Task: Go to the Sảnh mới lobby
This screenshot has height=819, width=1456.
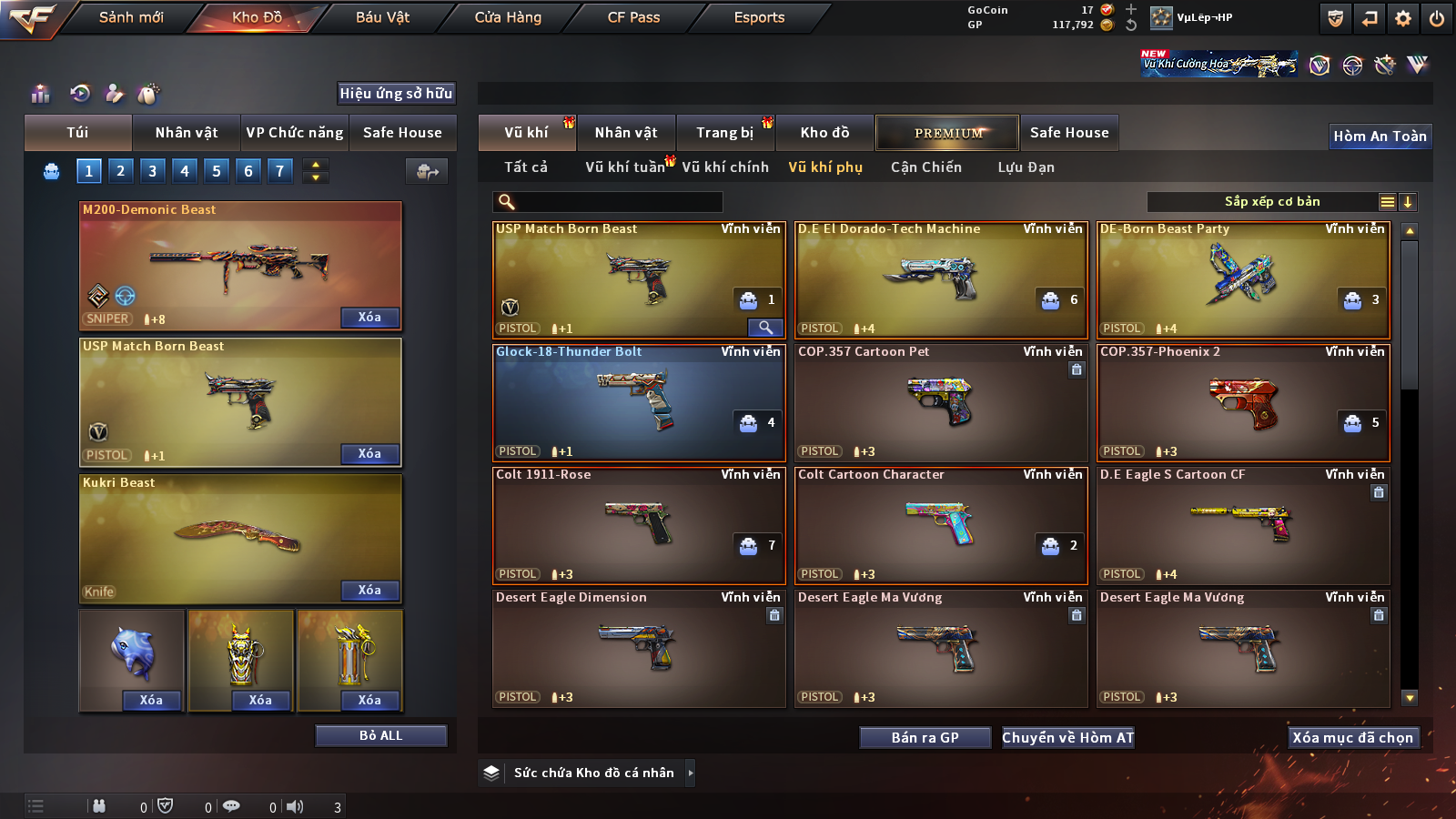Action: [x=131, y=17]
